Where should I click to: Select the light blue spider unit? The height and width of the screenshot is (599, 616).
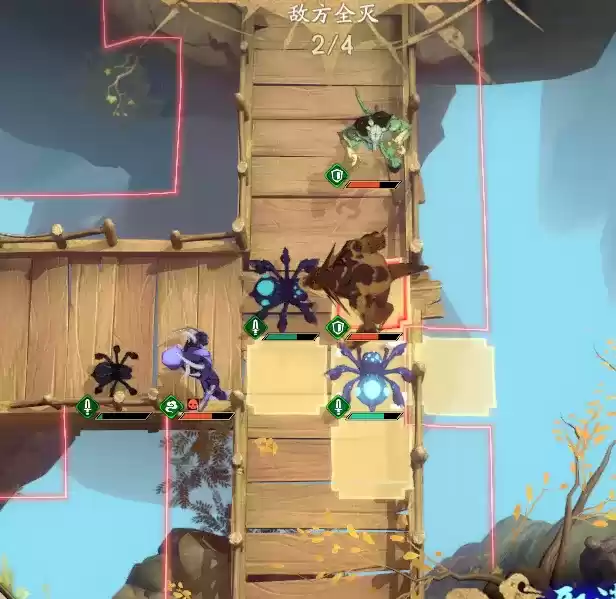pyautogui.click(x=370, y=375)
